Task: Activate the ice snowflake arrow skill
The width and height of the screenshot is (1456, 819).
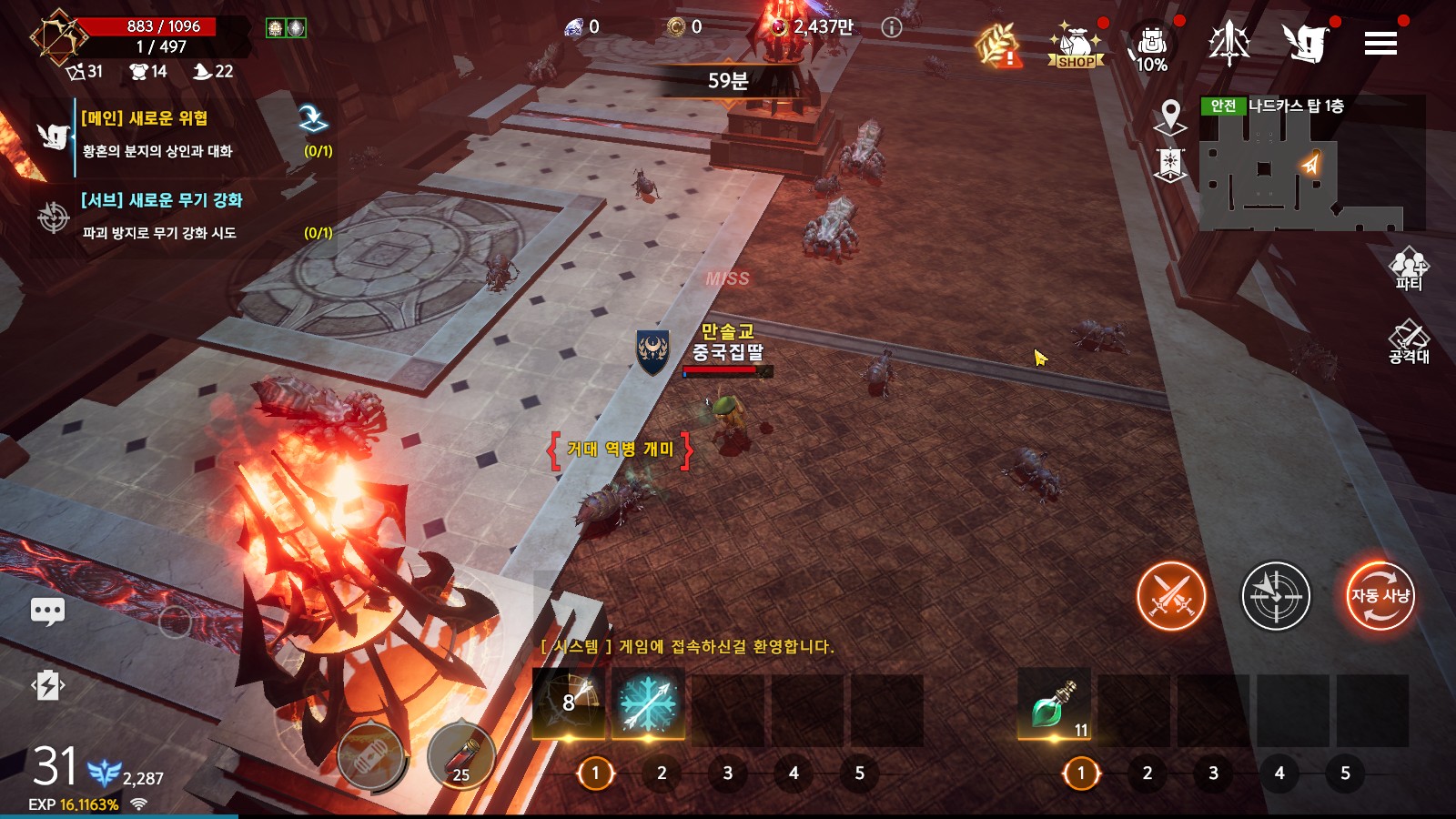Action: click(647, 704)
